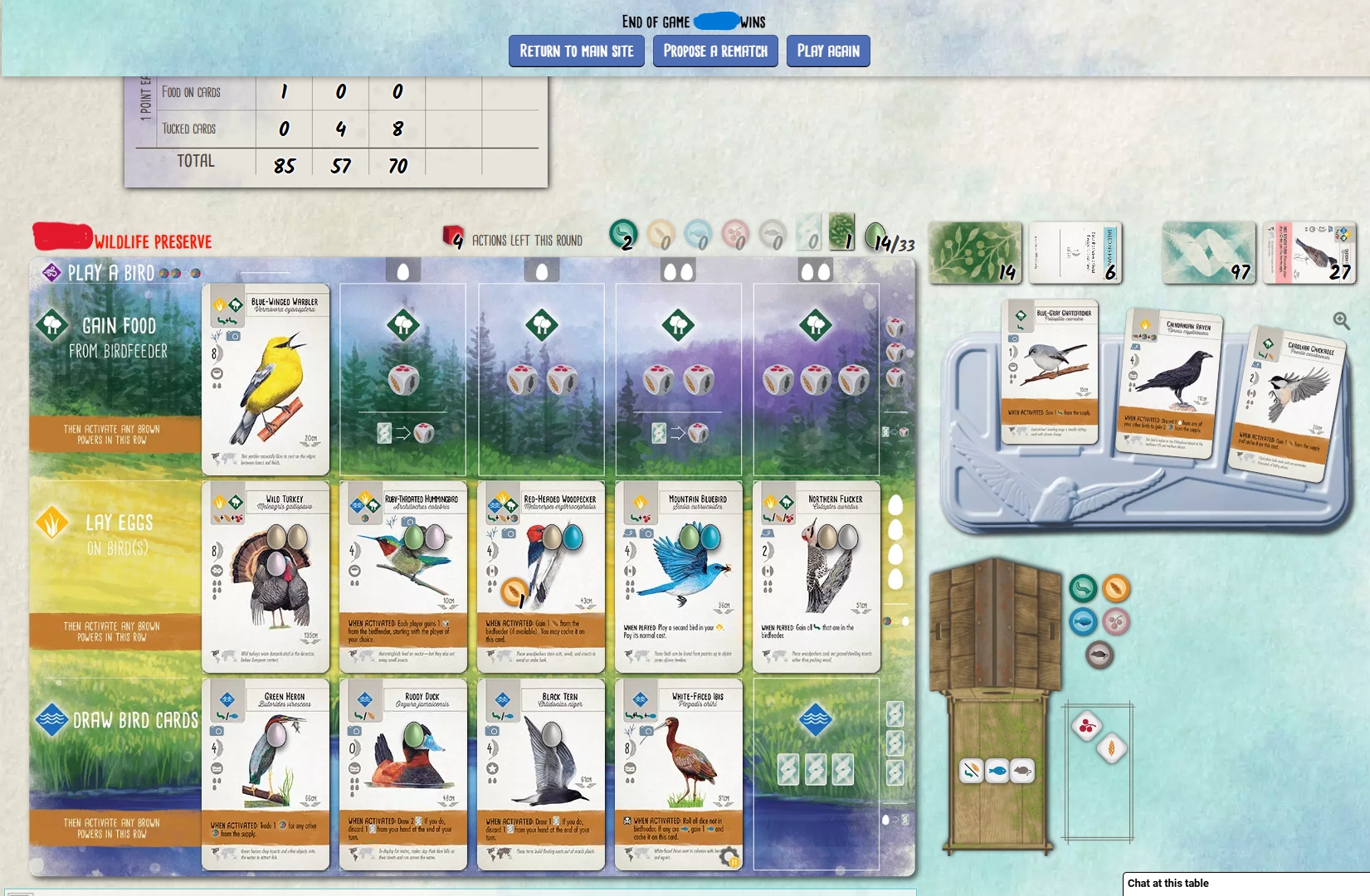This screenshot has height=896, width=1370.
Task: Choose the Wild Turkey card
Action: pyautogui.click(x=266, y=577)
